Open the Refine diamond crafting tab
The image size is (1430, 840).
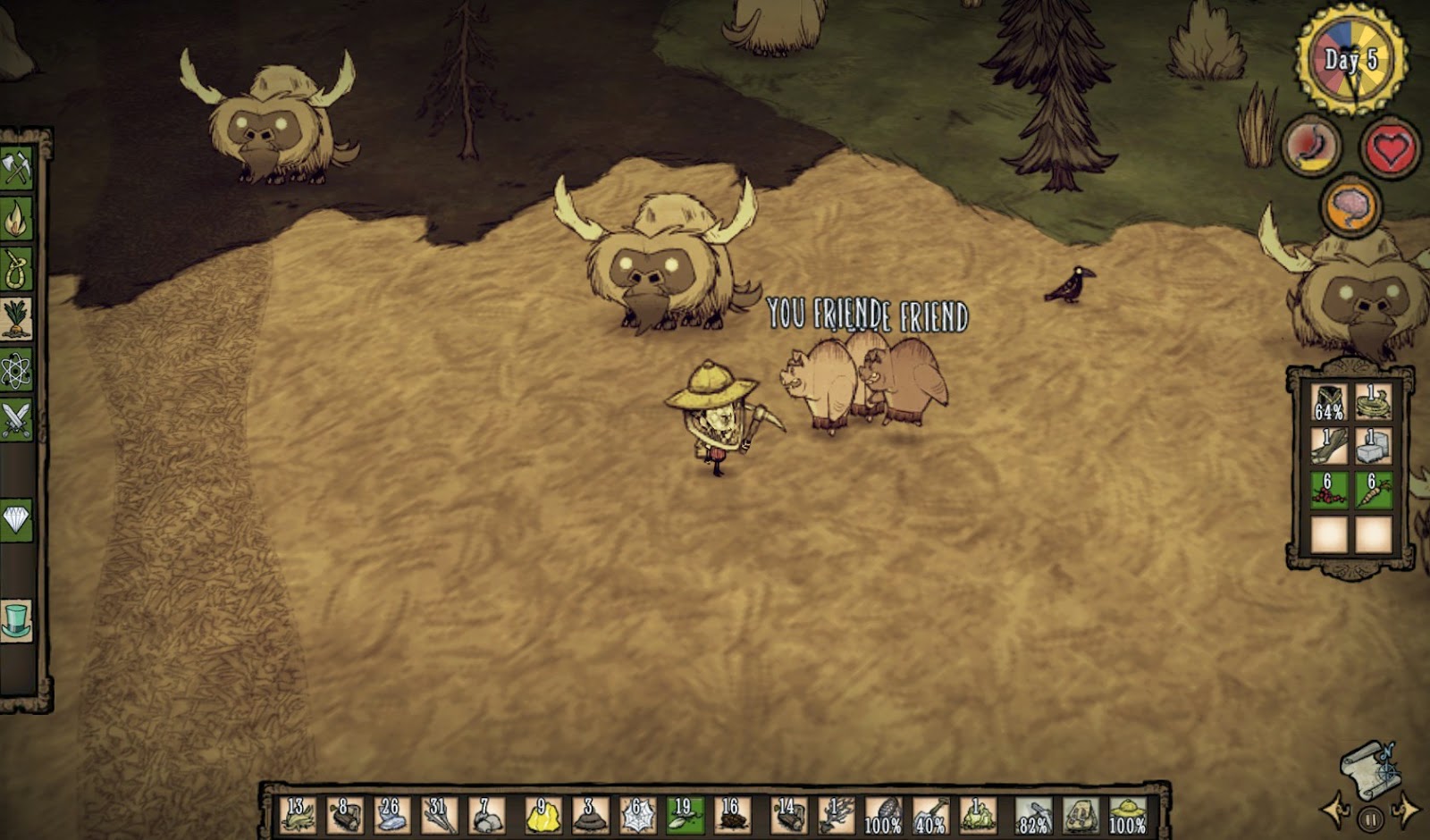[x=16, y=519]
